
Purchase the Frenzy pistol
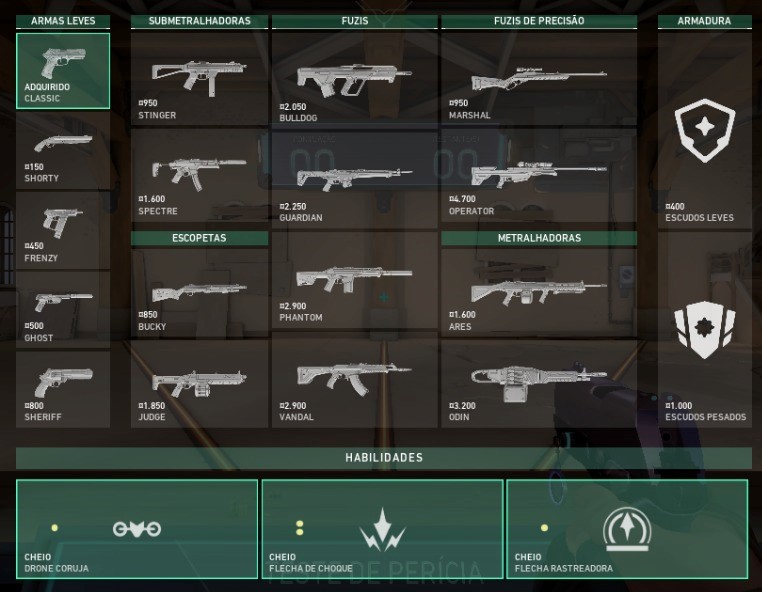[63, 230]
